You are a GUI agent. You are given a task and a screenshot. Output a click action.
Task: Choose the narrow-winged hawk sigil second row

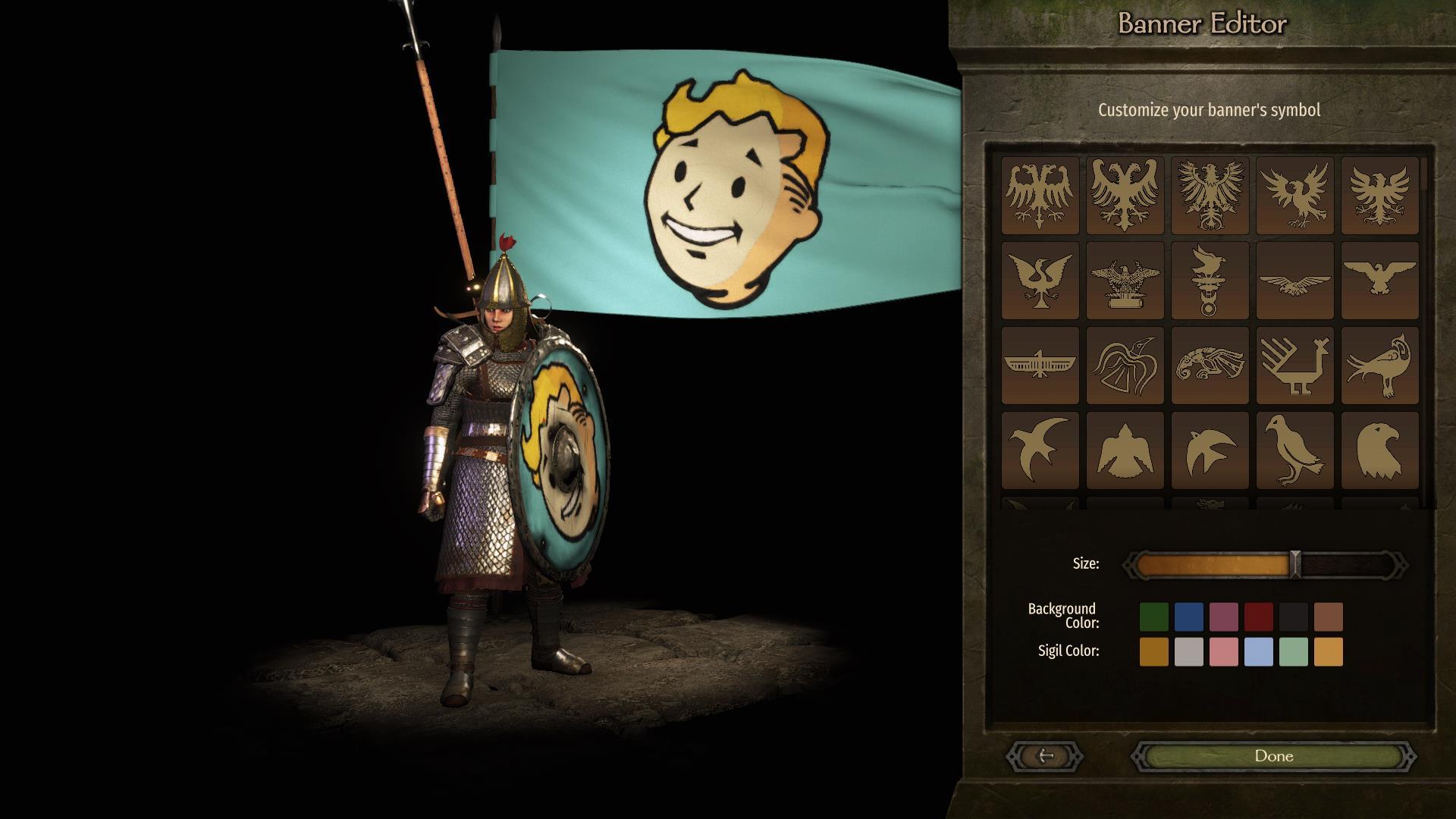coord(1294,281)
